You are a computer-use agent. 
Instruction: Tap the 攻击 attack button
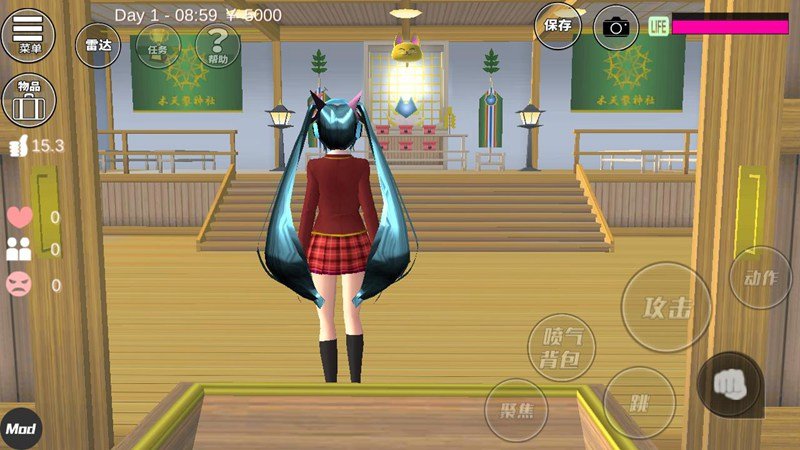tap(667, 307)
